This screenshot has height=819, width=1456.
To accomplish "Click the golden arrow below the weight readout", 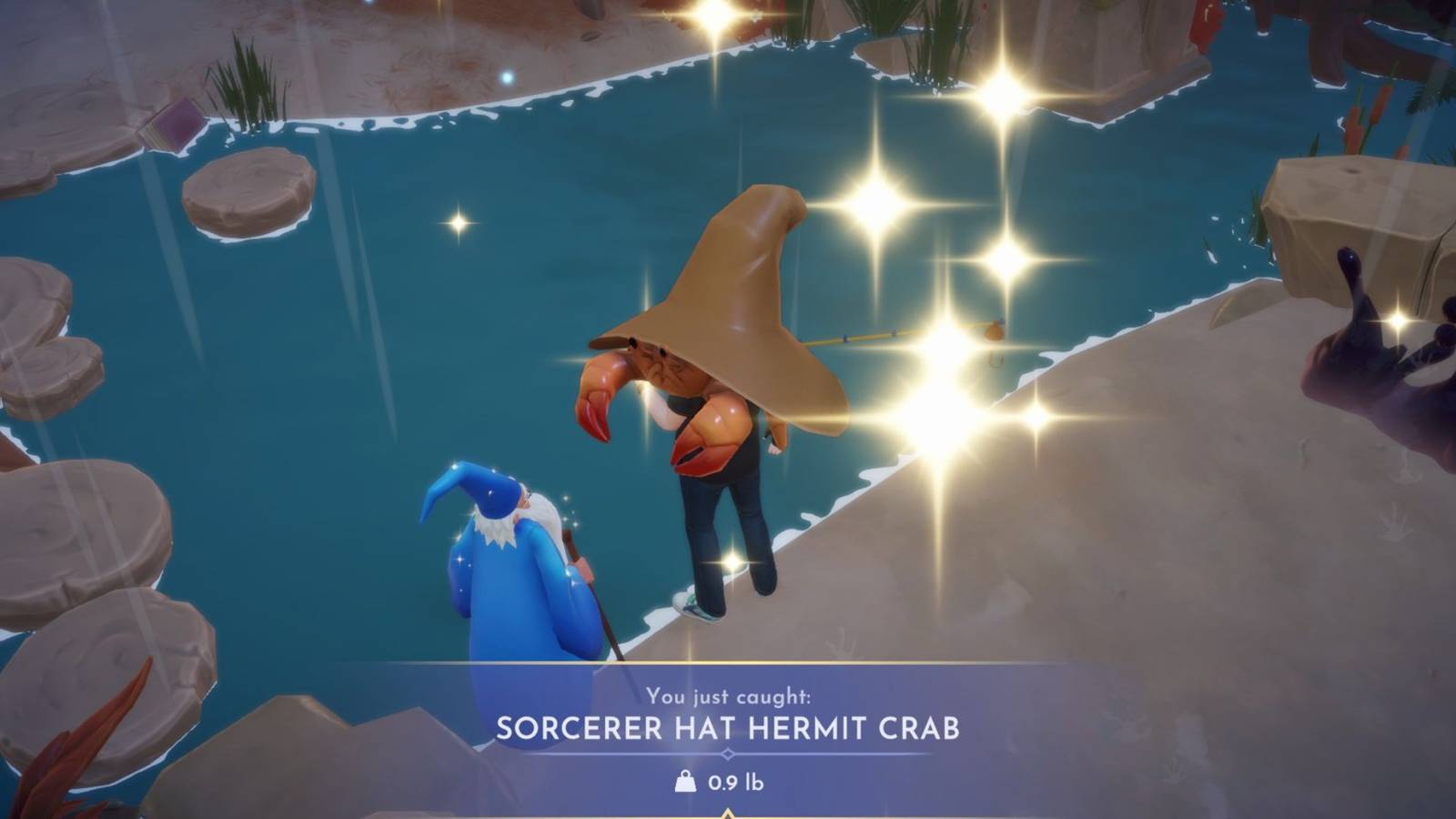I will click(x=728, y=813).
